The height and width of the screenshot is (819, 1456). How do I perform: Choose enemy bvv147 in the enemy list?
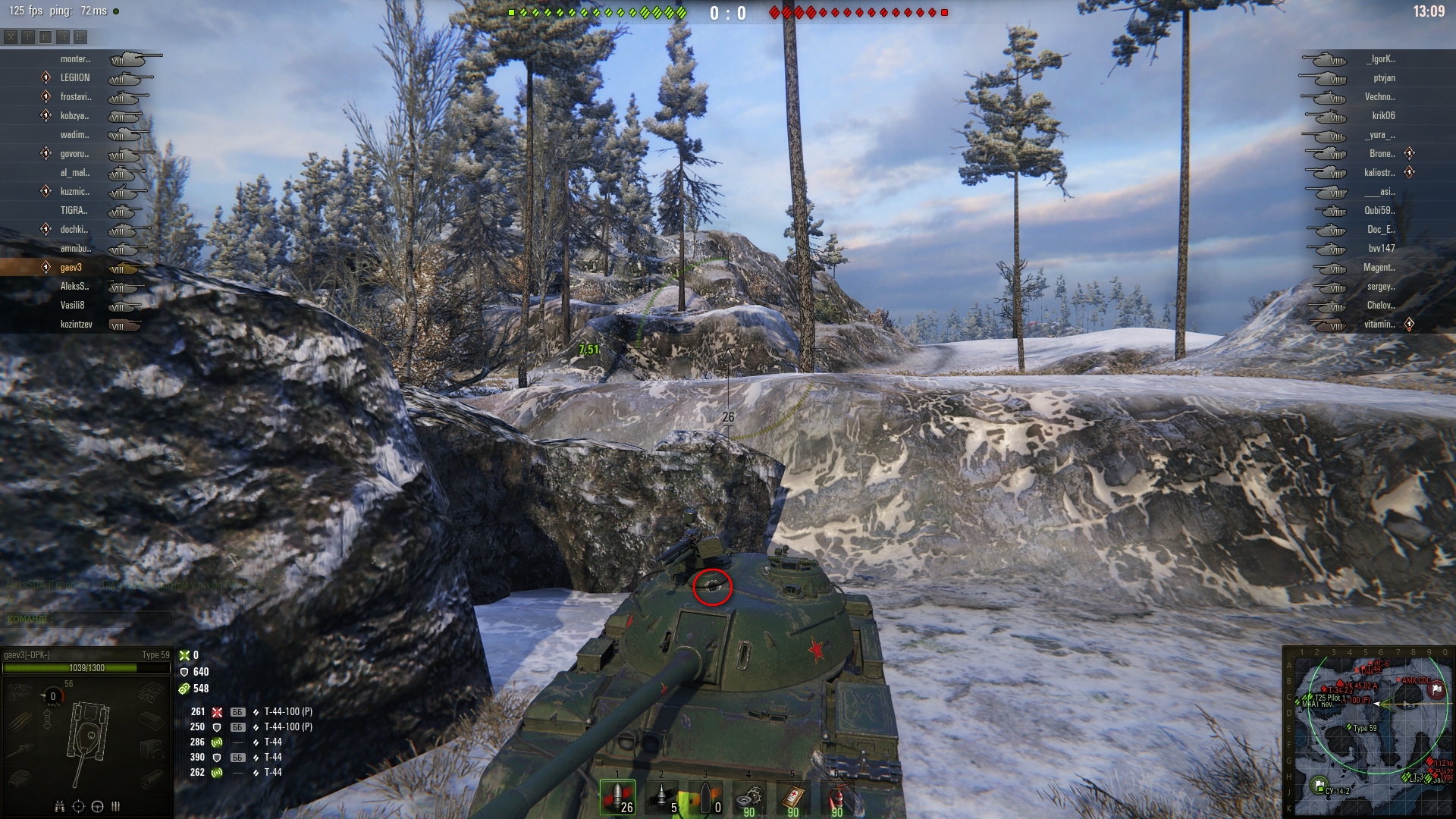click(1381, 249)
